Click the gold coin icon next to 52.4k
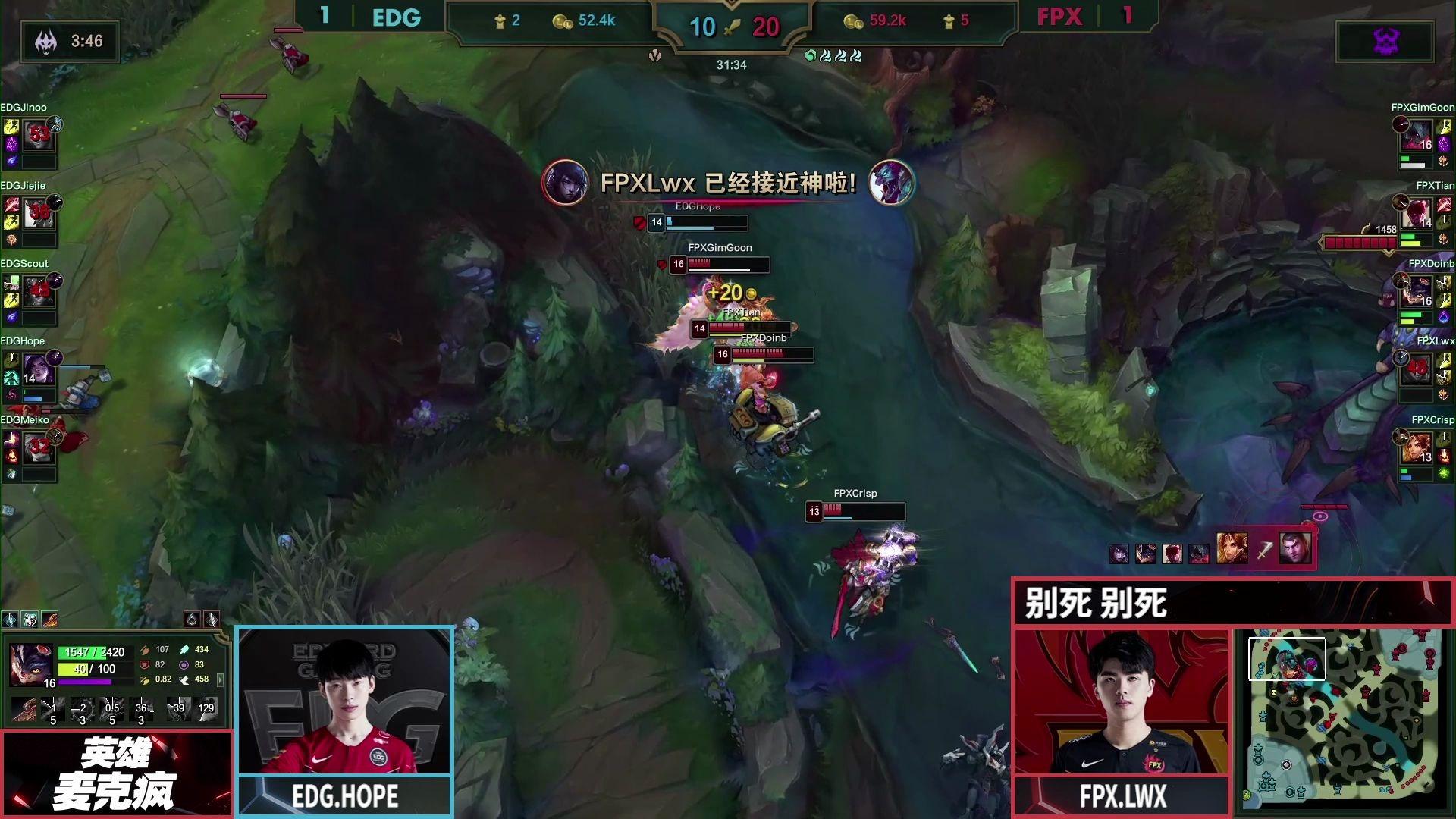This screenshot has height=819, width=1456. [x=562, y=22]
